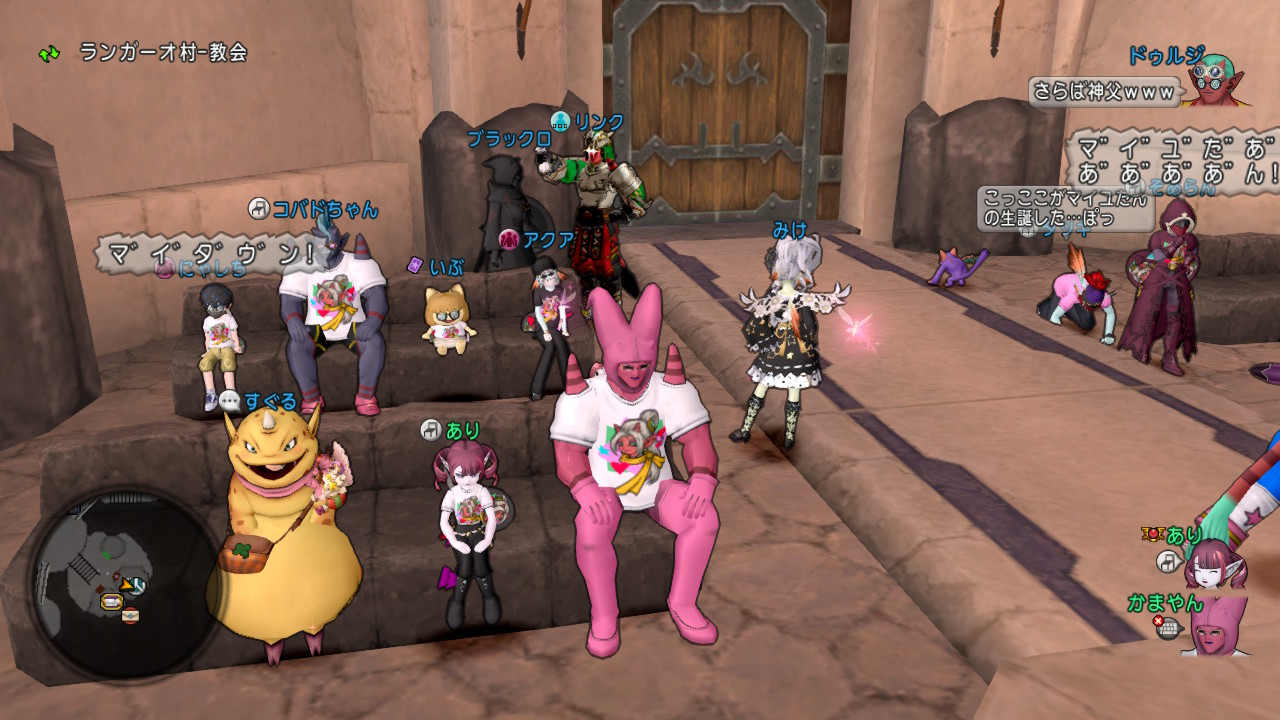Select the みけ player nameplate

pos(789,230)
